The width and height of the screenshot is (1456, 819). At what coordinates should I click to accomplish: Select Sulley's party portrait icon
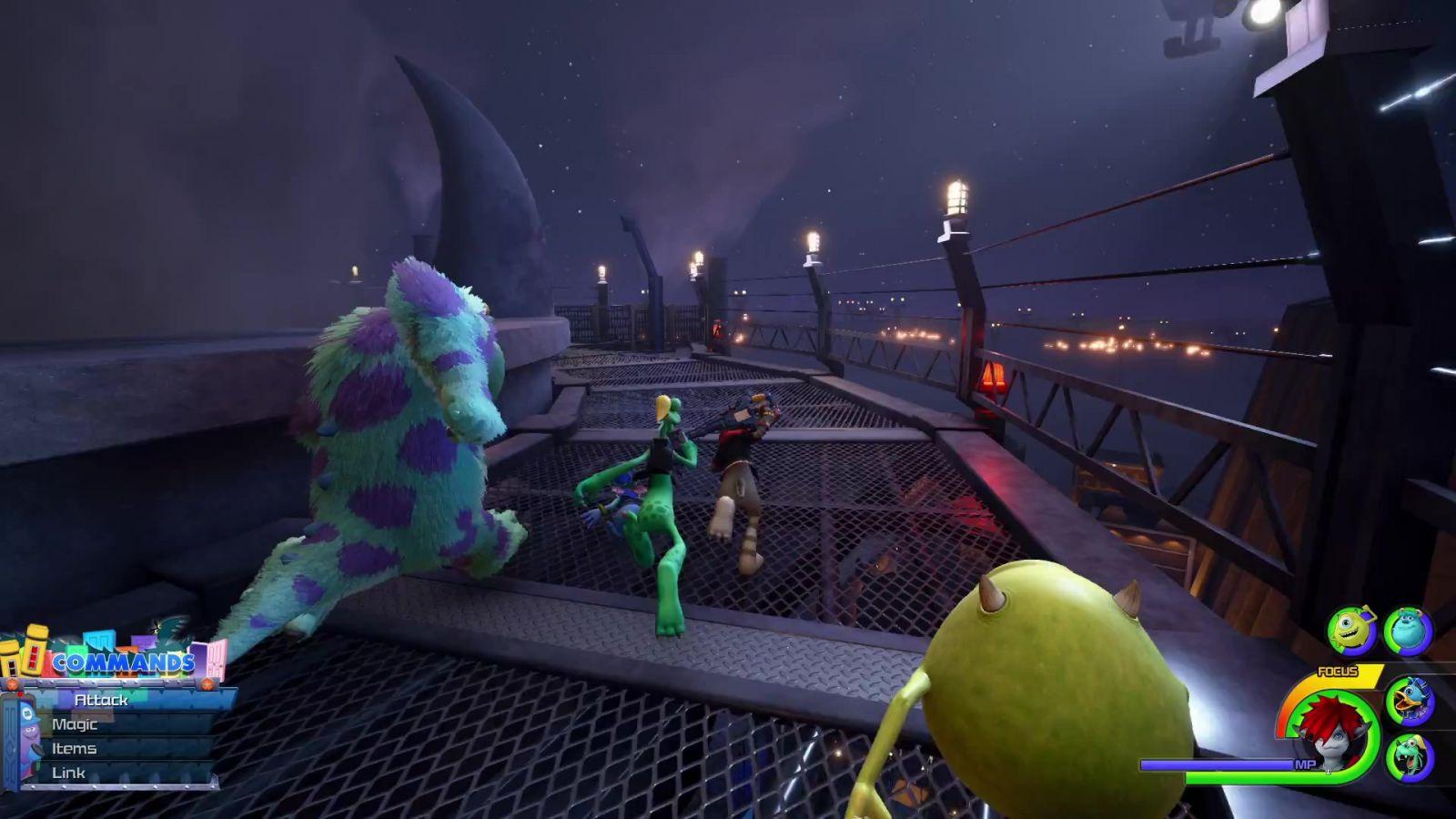[x=1408, y=630]
